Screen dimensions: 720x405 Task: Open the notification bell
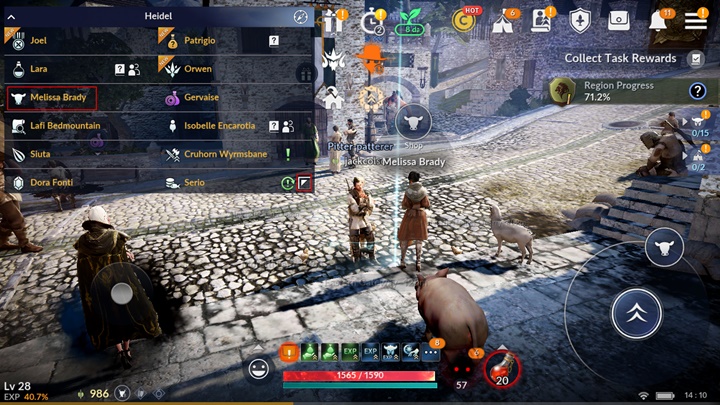pyautogui.click(x=659, y=20)
